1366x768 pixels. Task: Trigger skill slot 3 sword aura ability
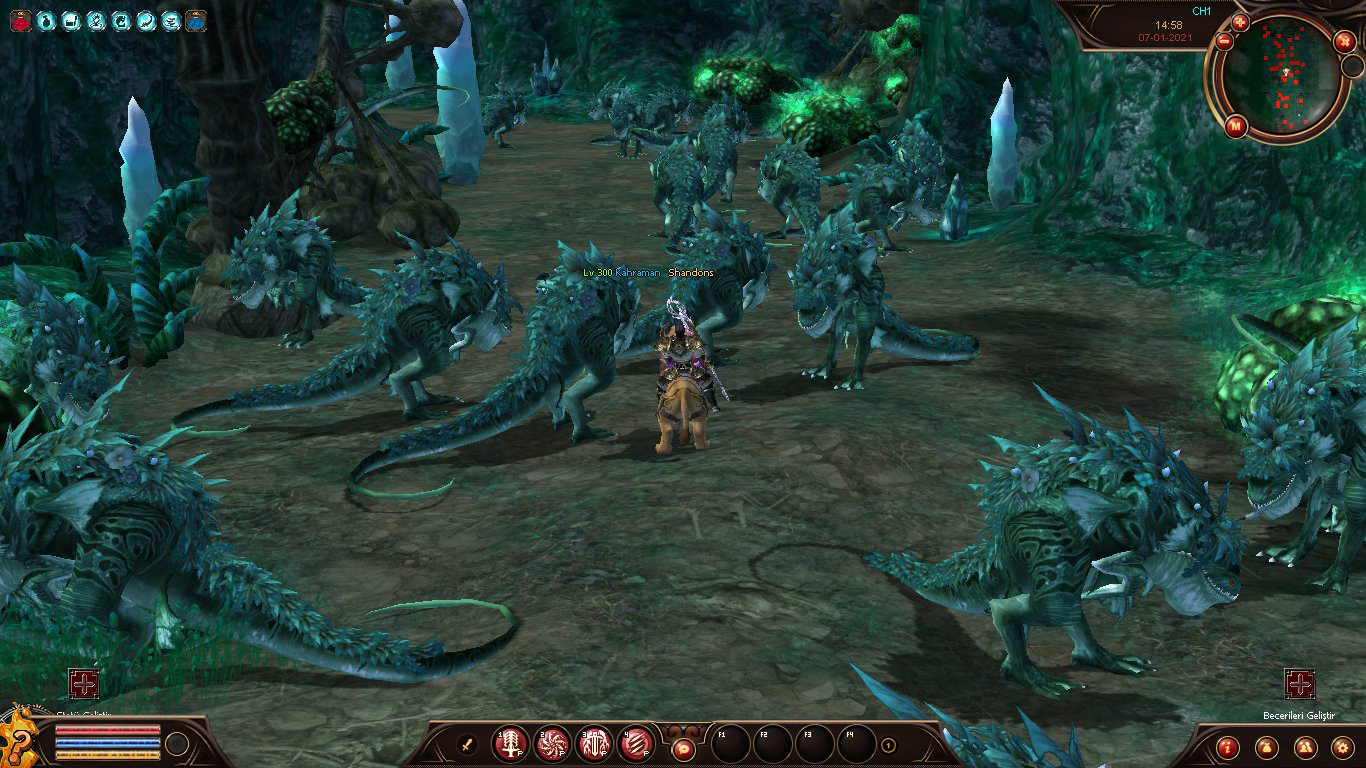pyautogui.click(x=594, y=744)
